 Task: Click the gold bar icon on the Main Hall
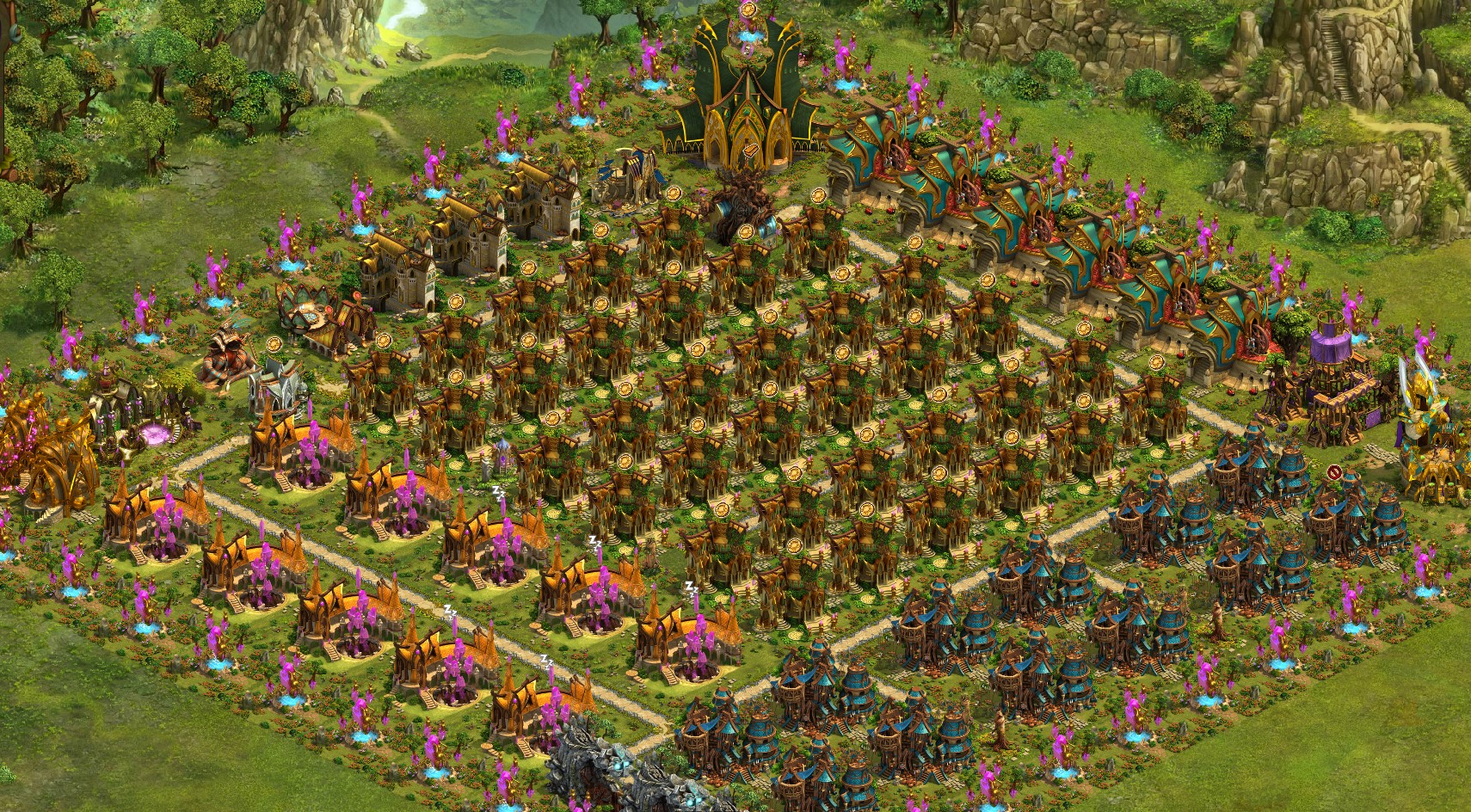[x=753, y=151]
